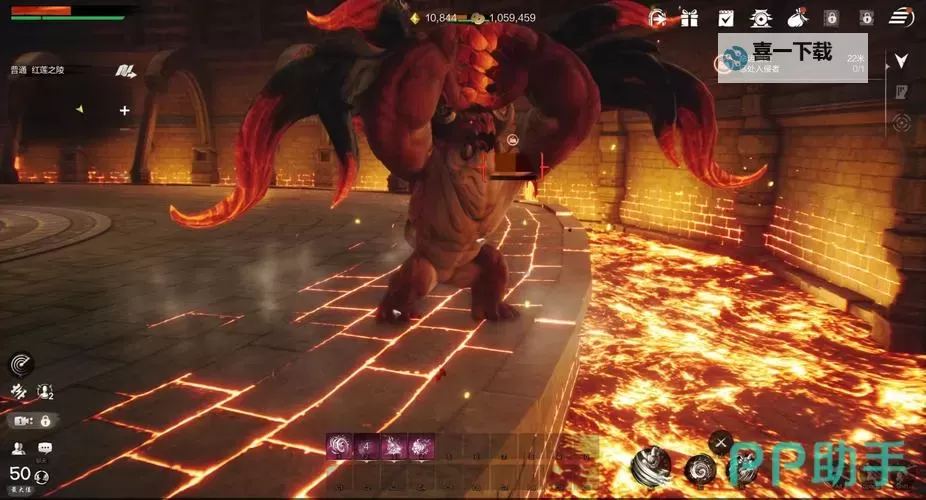Image resolution: width=926 pixels, height=500 pixels.
Task: Toggle the crossed swords combat mode icon
Action: pos(18,391)
